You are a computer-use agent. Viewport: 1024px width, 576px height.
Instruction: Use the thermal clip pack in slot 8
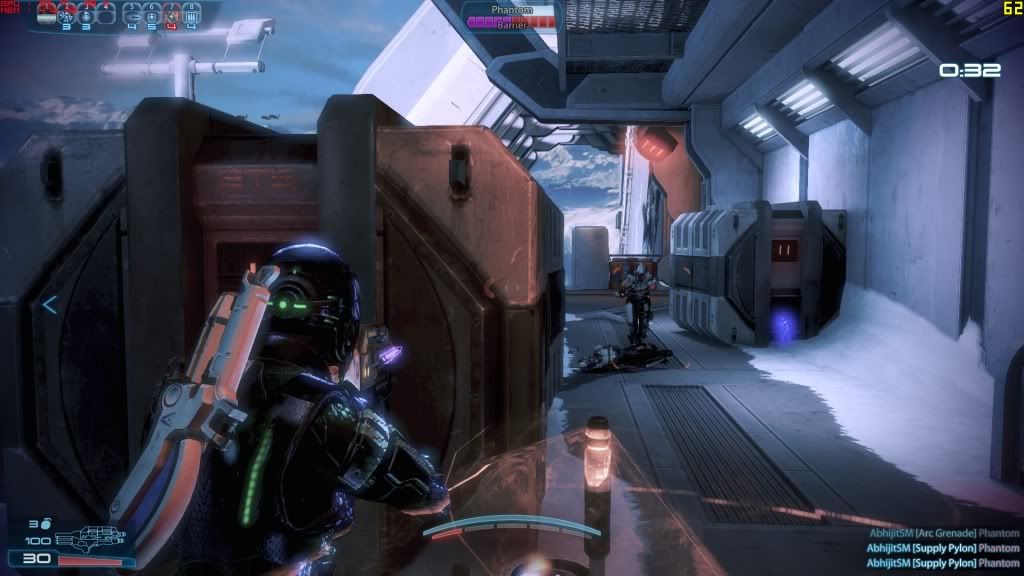point(190,14)
